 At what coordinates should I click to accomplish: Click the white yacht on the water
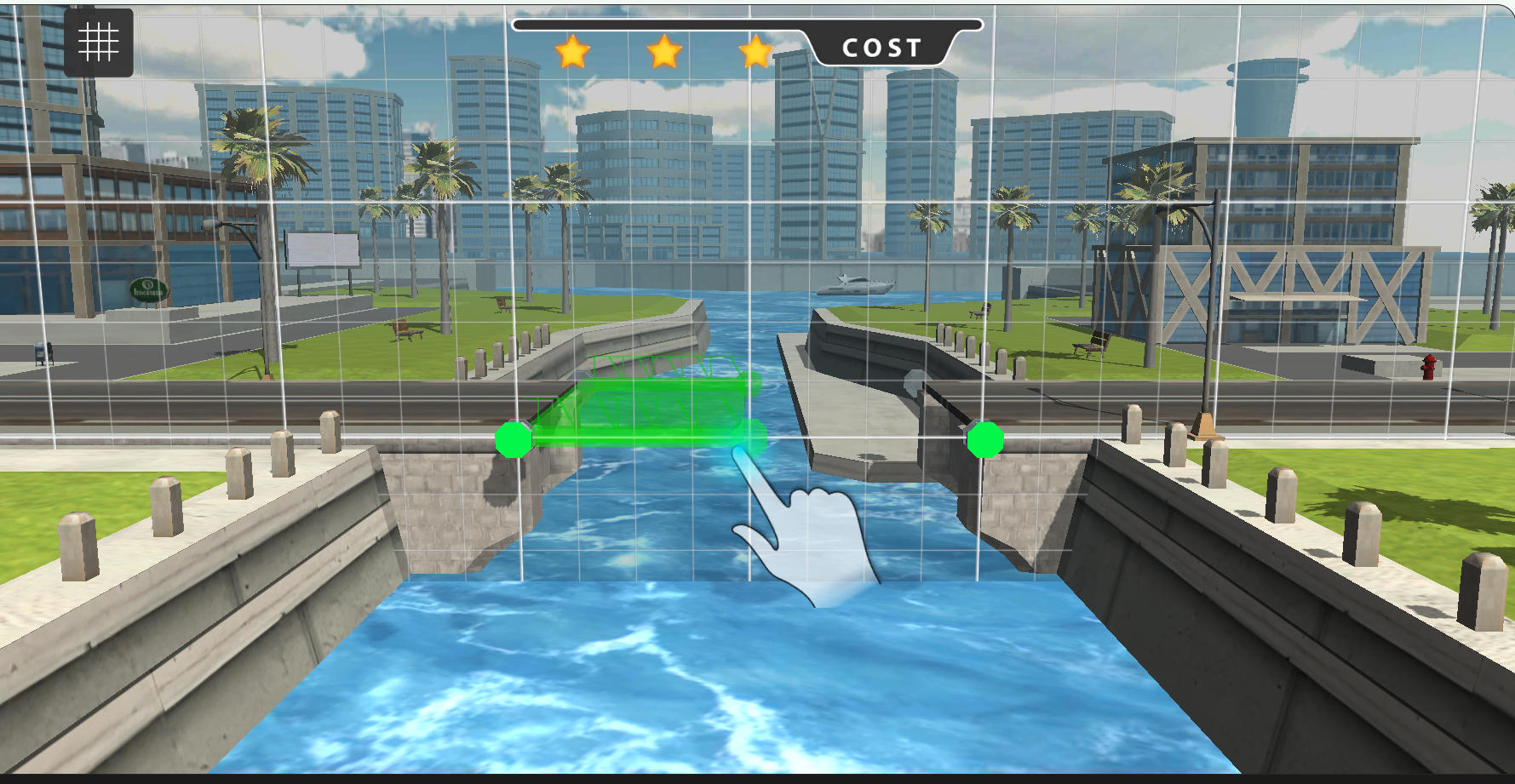(x=856, y=285)
